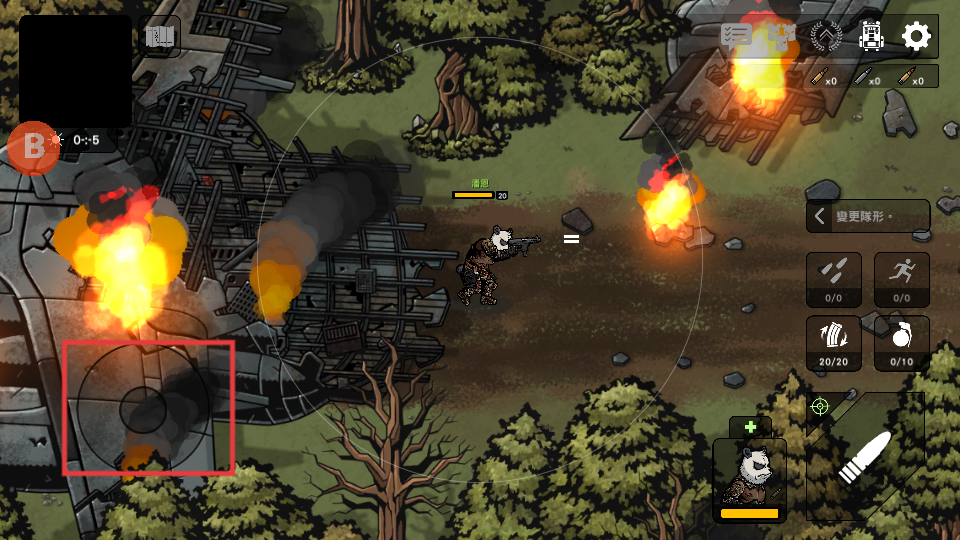Reload the magazine showing 20/20

point(834,343)
